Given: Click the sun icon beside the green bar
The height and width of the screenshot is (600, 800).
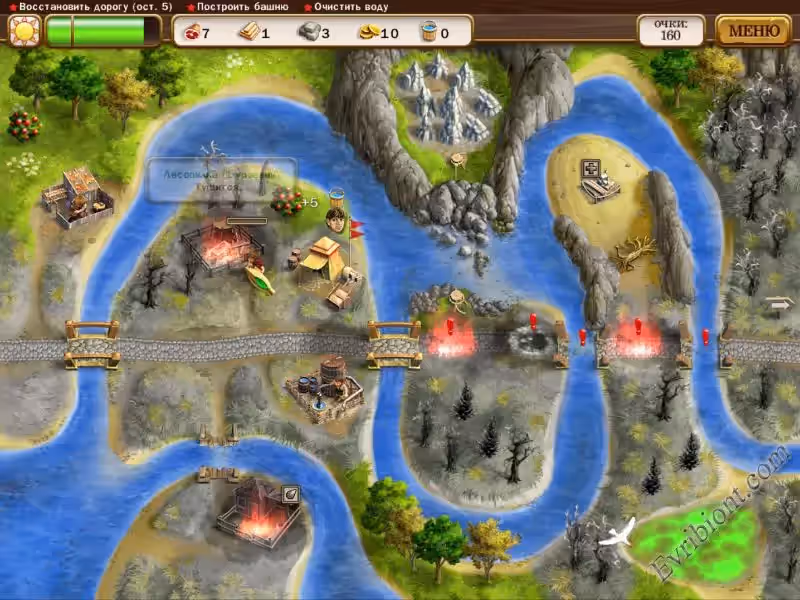Looking at the screenshot, I should [22, 31].
